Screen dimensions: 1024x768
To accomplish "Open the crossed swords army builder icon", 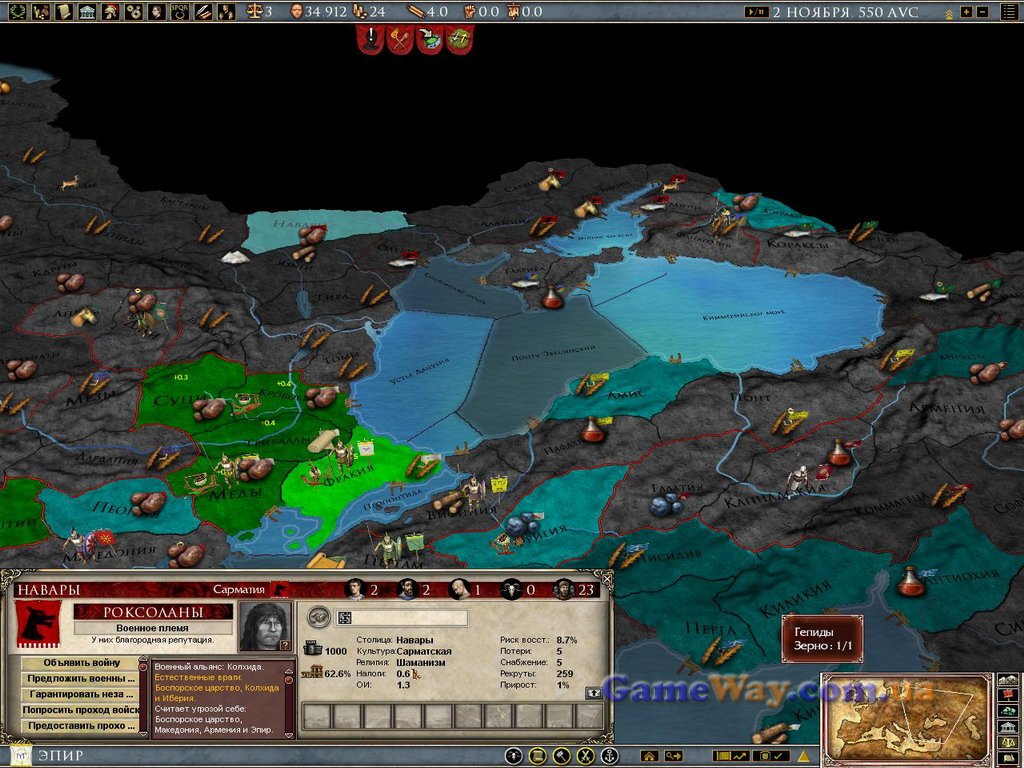I will coord(586,756).
